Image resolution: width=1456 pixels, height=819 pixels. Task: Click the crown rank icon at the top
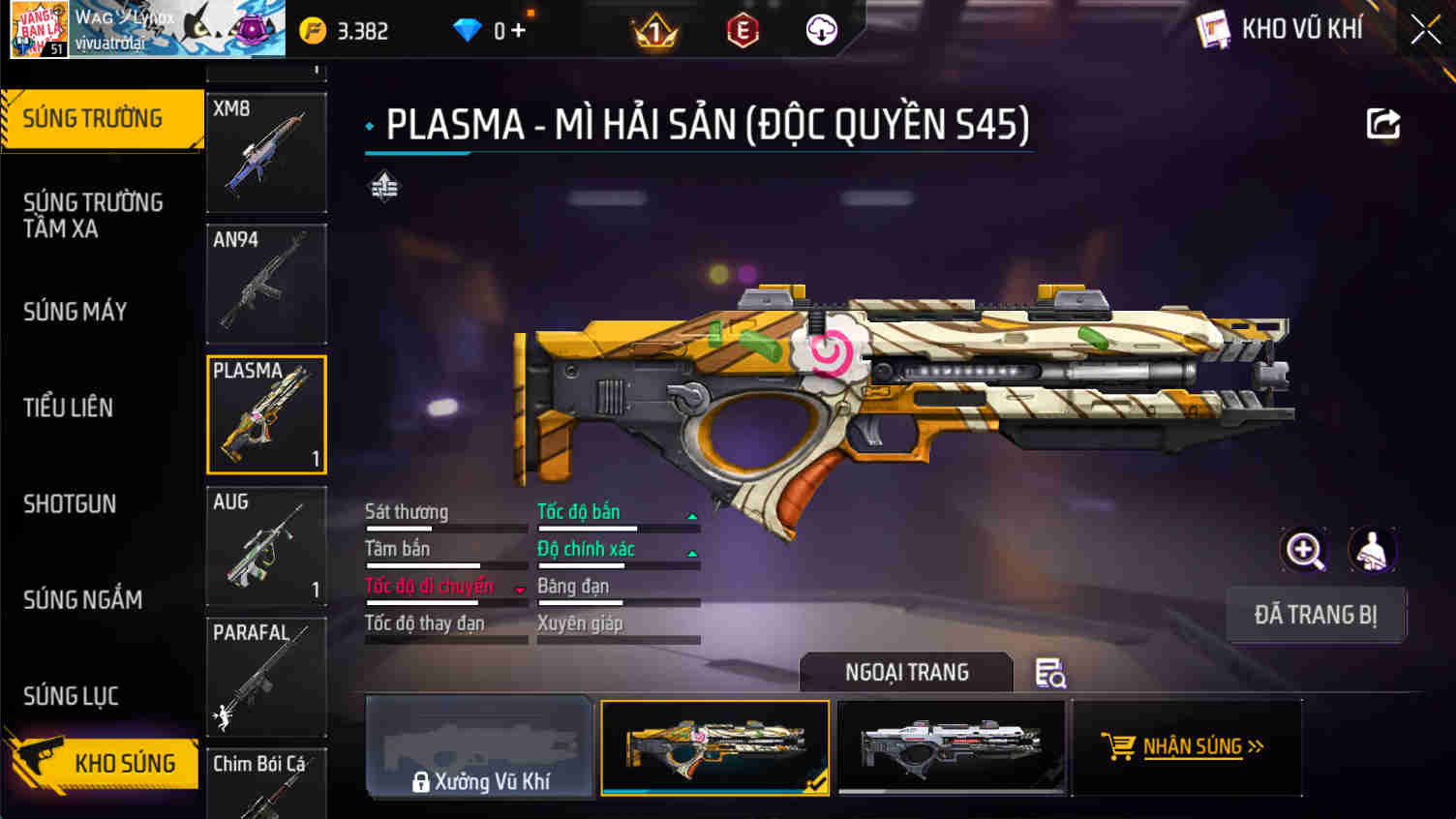[x=654, y=29]
